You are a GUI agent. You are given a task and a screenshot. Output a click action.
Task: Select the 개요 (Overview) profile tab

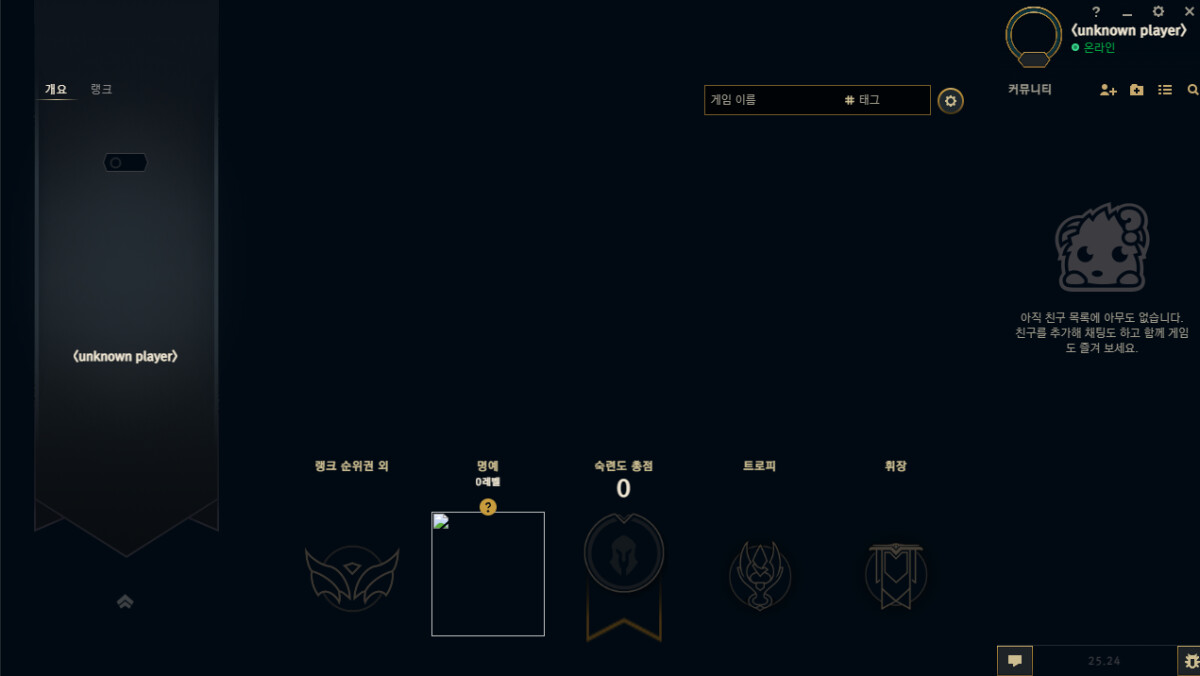point(56,89)
